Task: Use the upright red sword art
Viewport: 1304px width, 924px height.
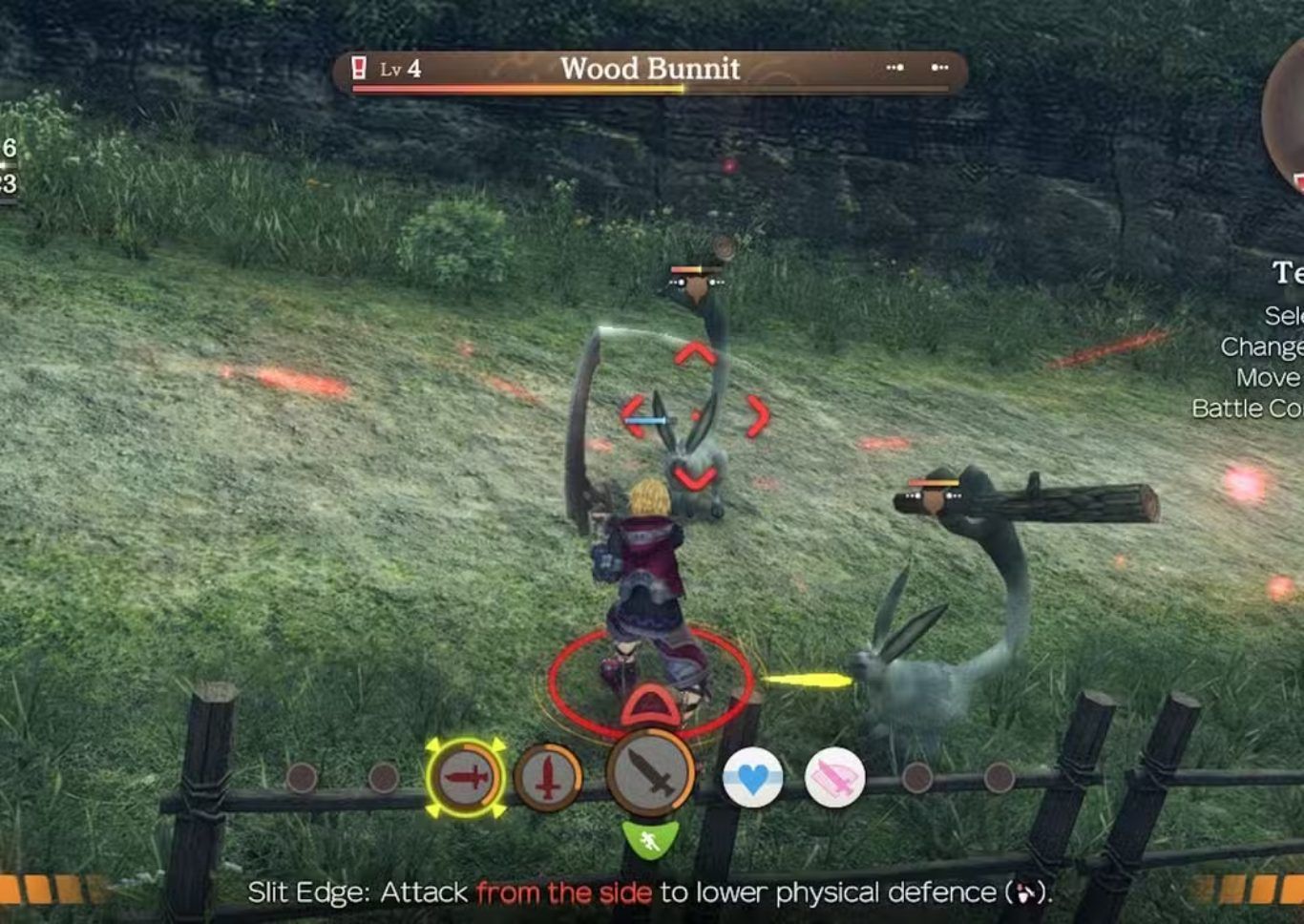Action: pos(548,778)
